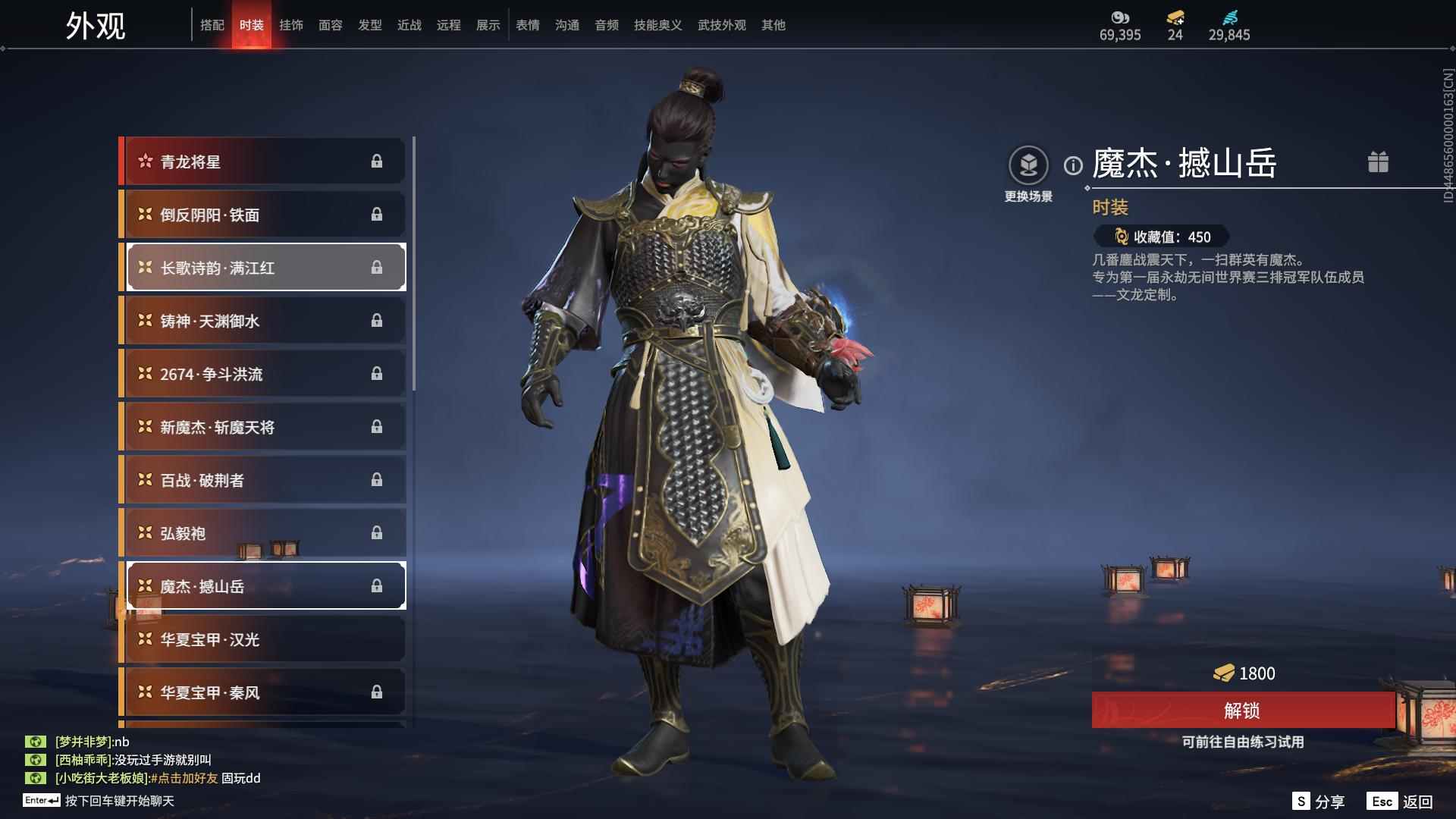Go to the 发型 tab
Image resolution: width=1456 pixels, height=819 pixels.
click(x=370, y=25)
